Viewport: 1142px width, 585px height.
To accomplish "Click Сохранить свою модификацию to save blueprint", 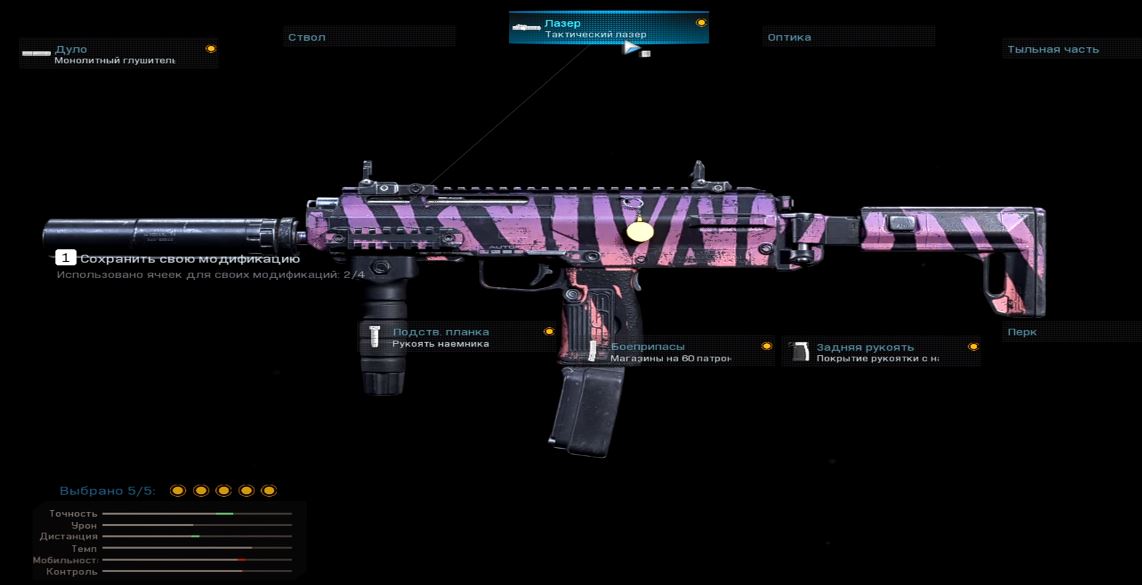I will (180, 259).
